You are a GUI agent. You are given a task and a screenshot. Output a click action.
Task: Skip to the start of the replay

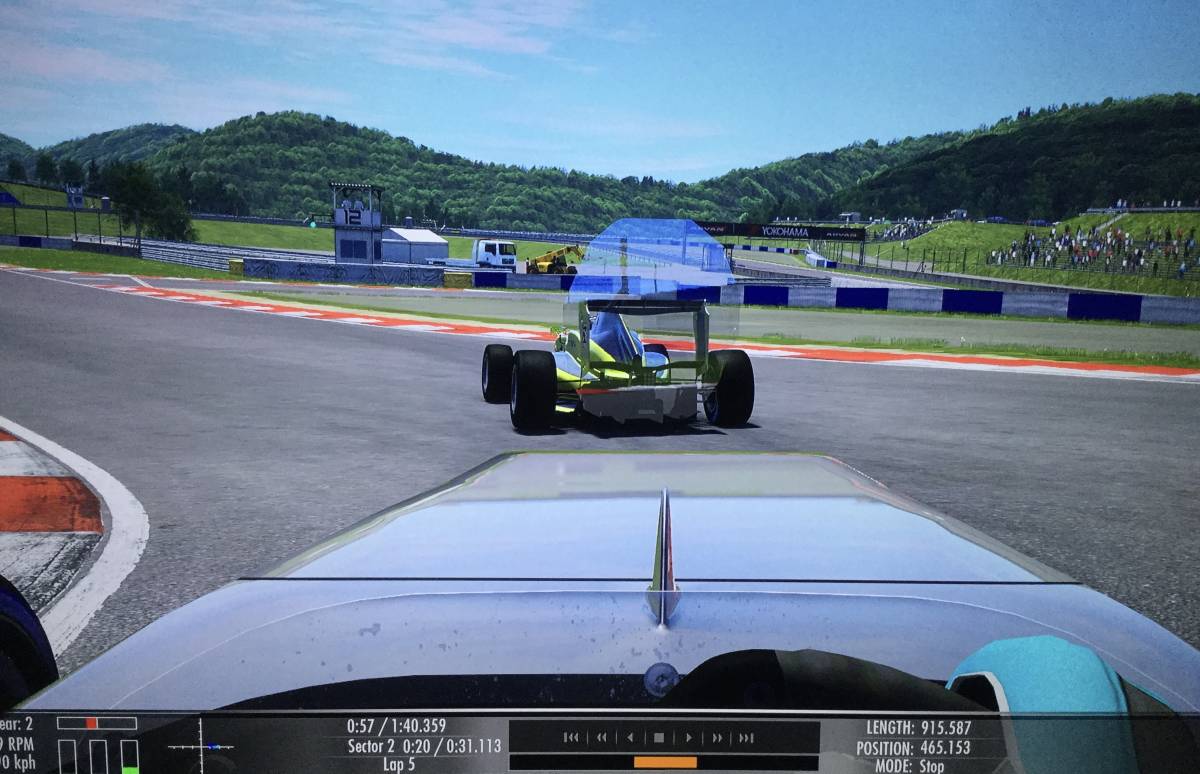pyautogui.click(x=571, y=738)
